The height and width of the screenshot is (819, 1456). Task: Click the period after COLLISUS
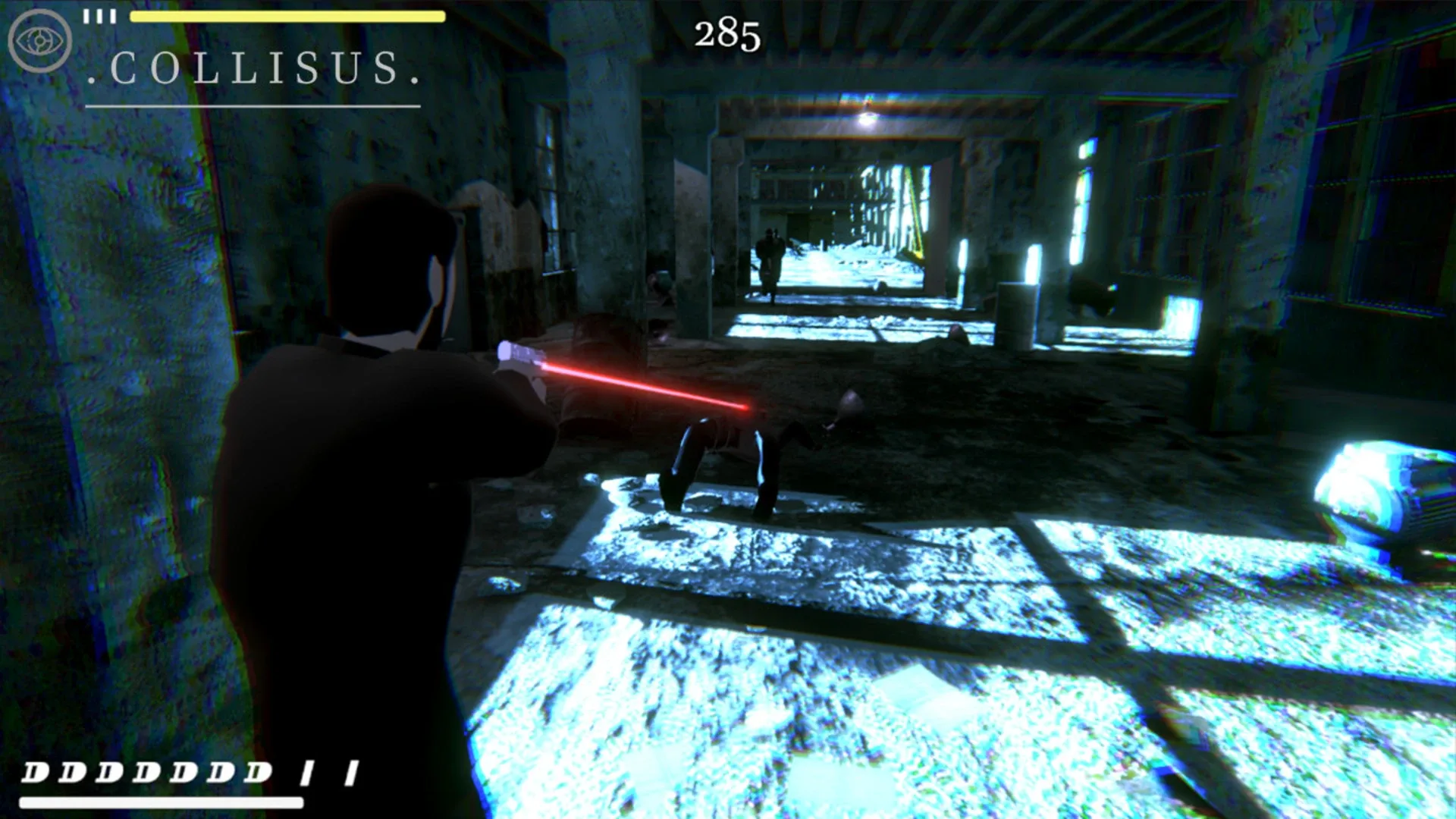416,78
